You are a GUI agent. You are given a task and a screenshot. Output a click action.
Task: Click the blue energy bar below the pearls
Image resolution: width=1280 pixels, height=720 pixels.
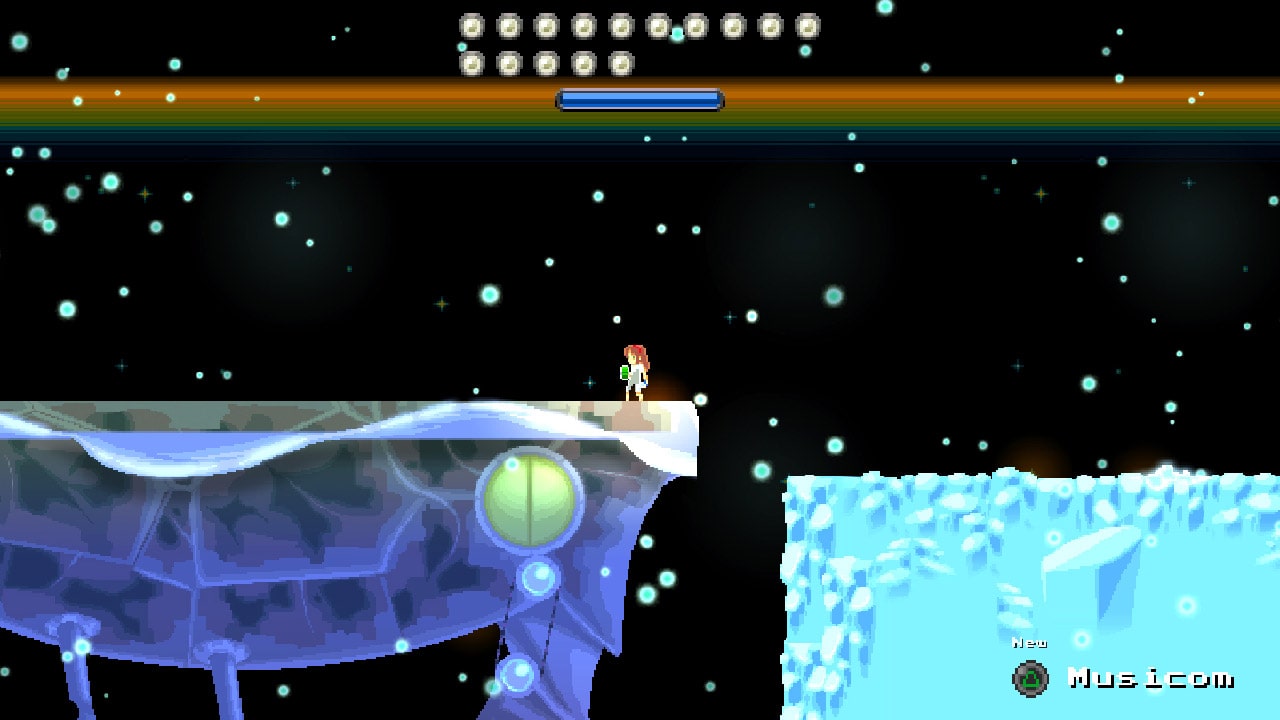pos(640,99)
